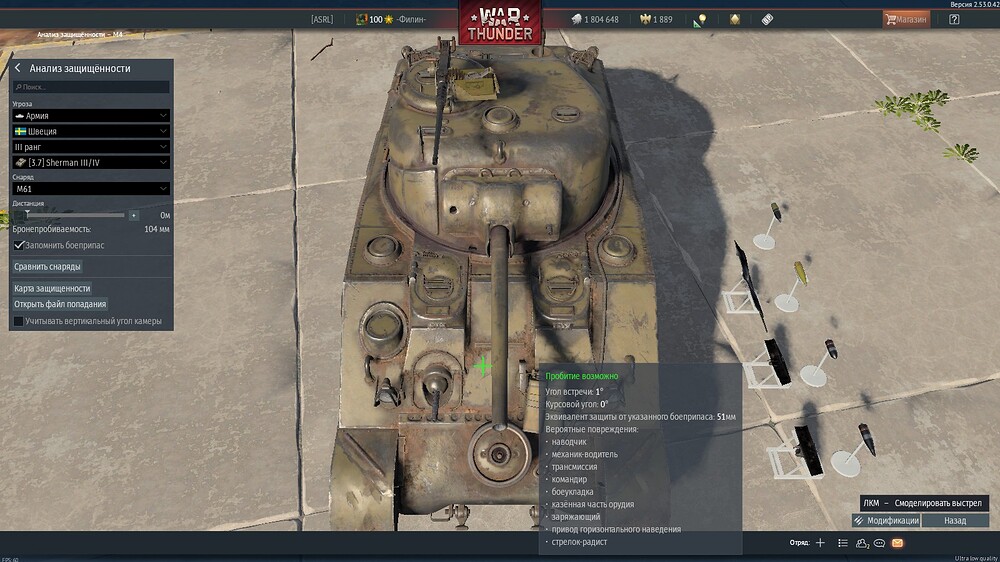
Task: Click Открыть файл попадания button
Action: click(60, 304)
